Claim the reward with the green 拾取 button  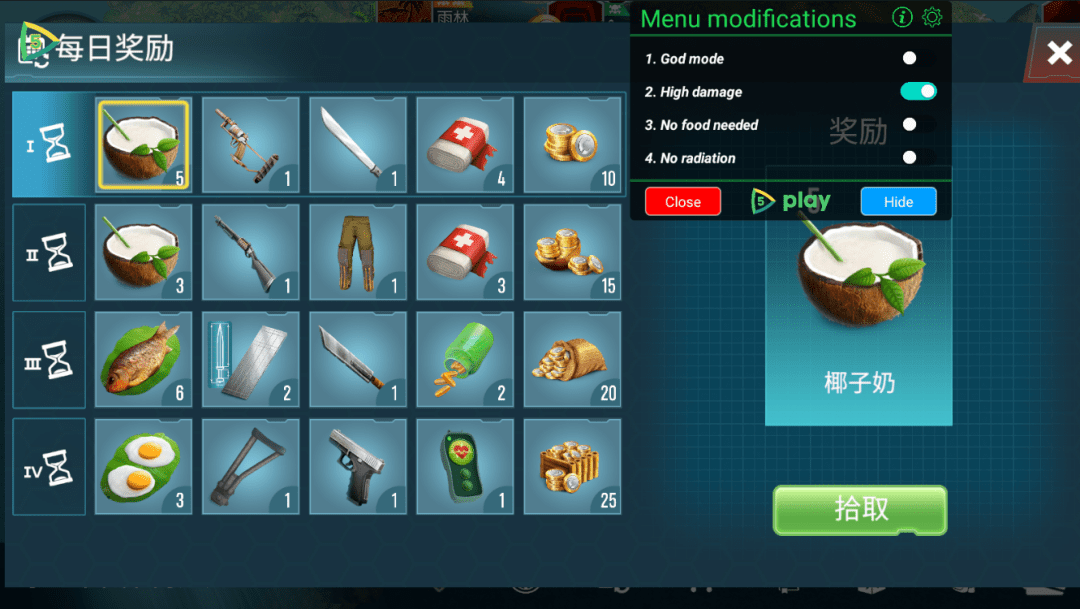pyautogui.click(x=859, y=509)
